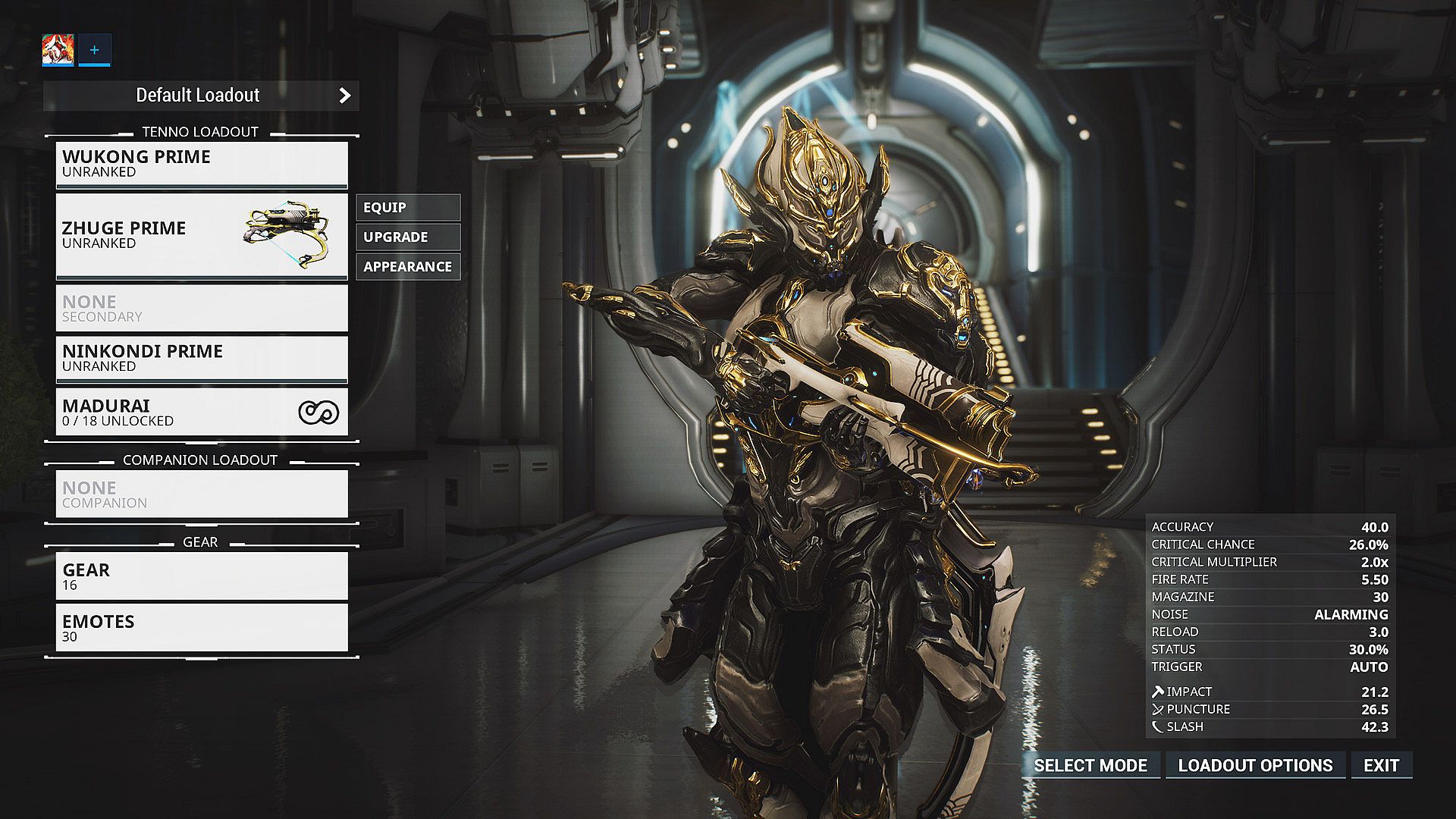Select the Wukong Prime warframe slot
Screen dimensions: 1456x819
[202, 164]
